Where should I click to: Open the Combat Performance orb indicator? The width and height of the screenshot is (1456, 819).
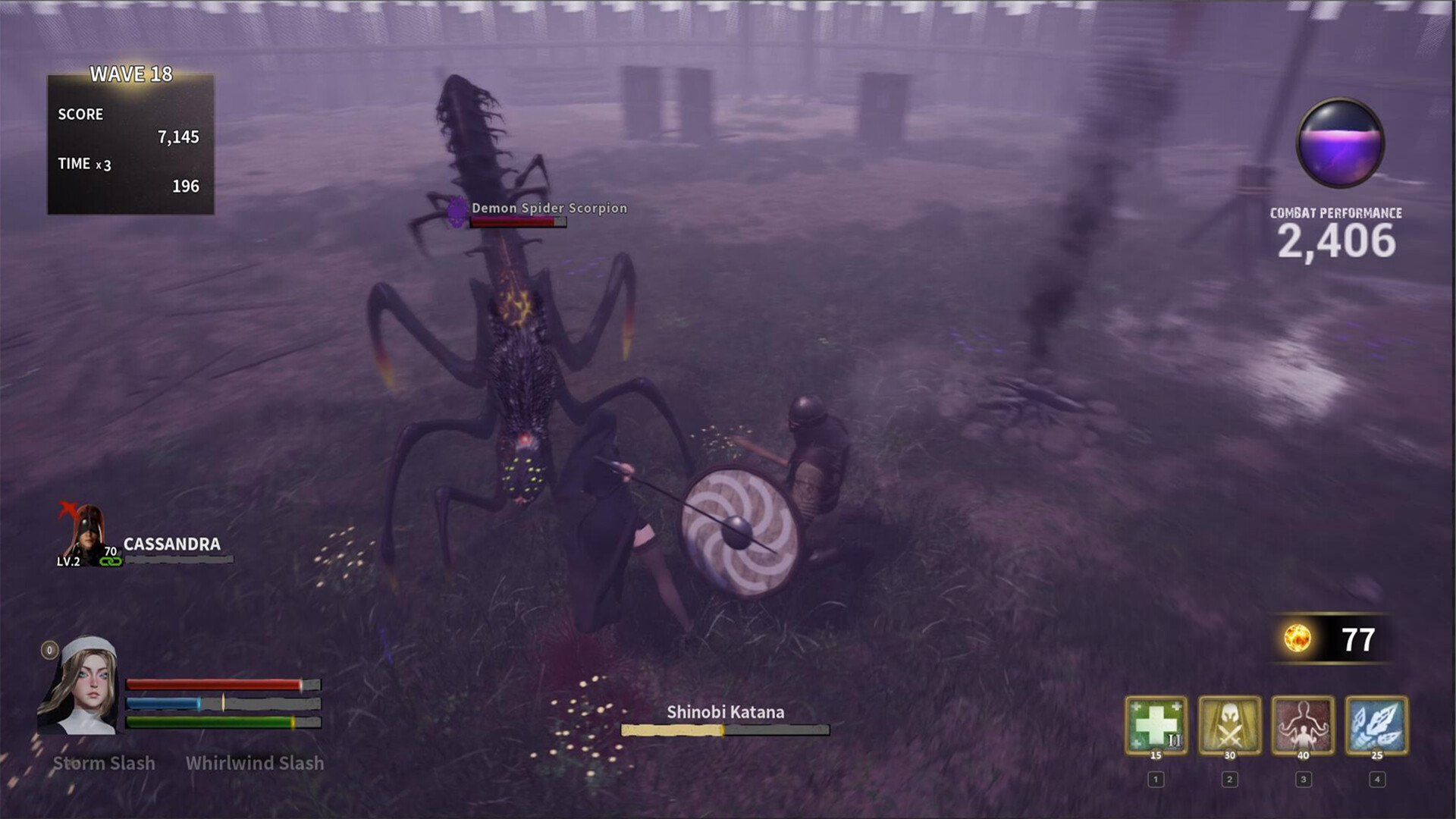(x=1341, y=144)
